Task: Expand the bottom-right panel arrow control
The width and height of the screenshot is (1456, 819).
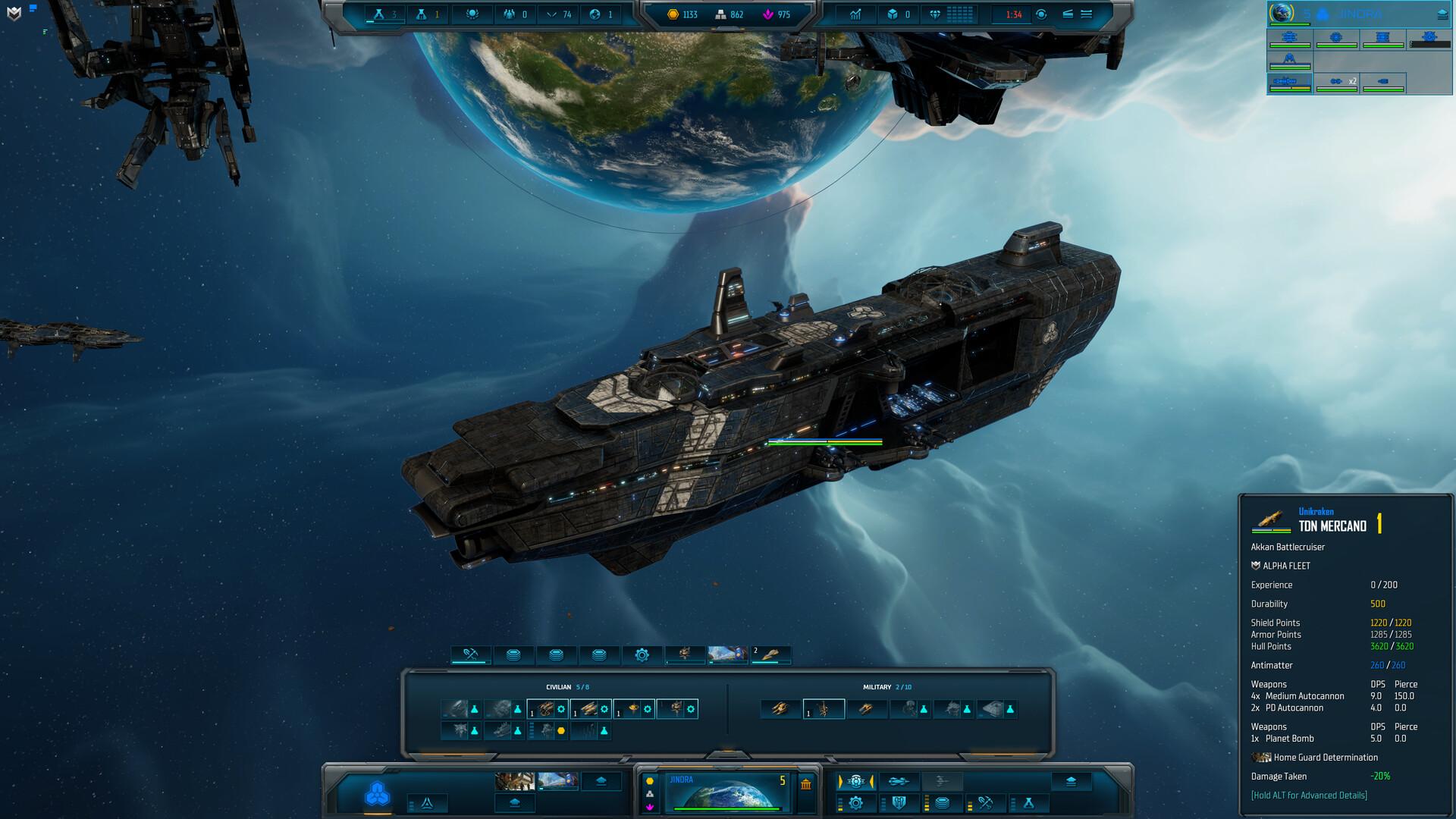Action: tap(1070, 781)
